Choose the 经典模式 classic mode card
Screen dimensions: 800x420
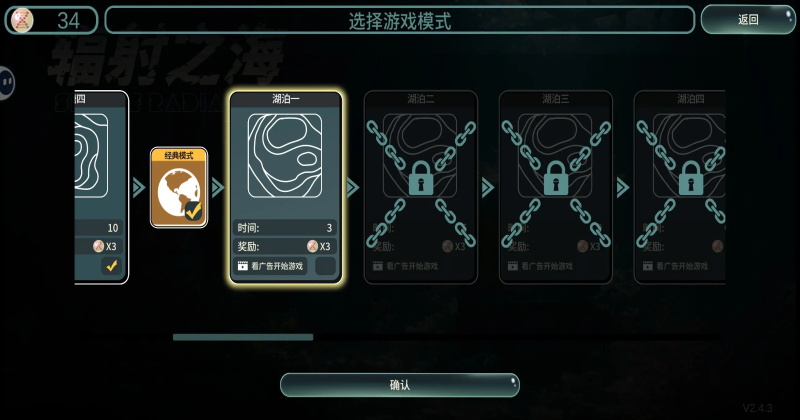click(179, 187)
